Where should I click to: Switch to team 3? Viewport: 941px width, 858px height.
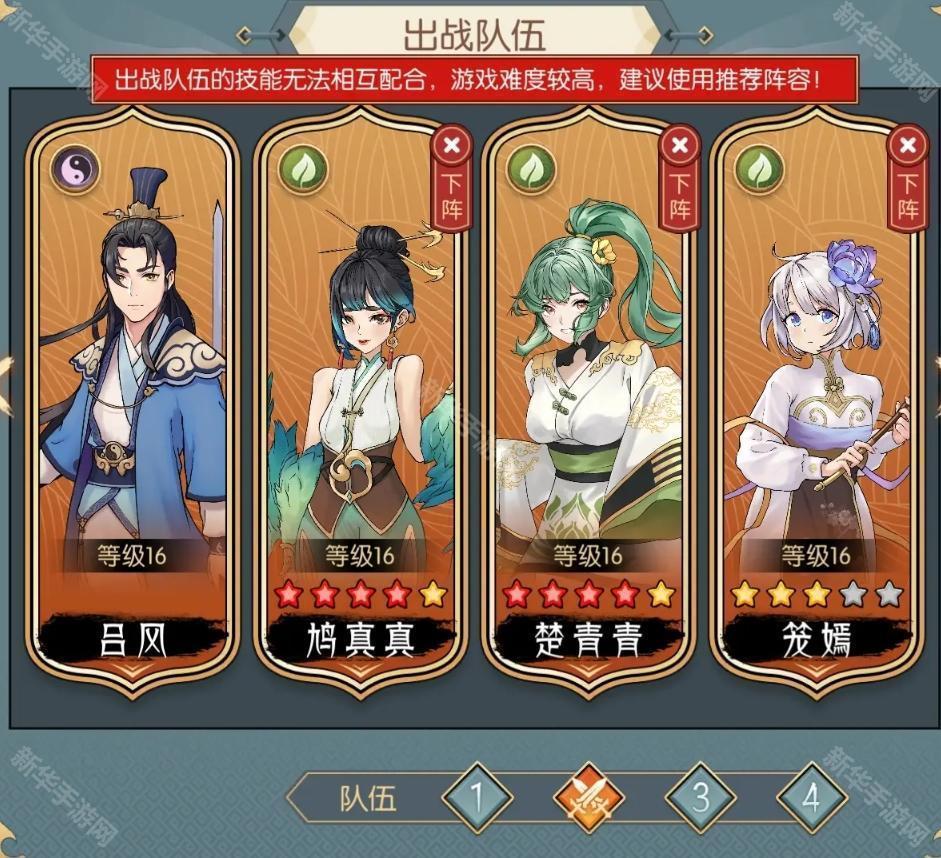701,798
